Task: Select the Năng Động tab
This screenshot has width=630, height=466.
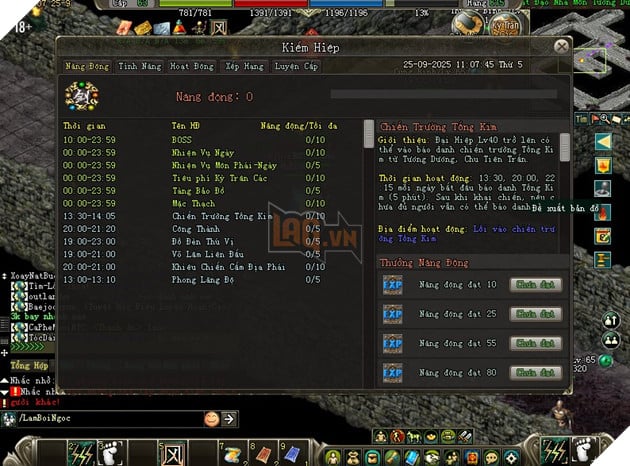Action: 88,66
